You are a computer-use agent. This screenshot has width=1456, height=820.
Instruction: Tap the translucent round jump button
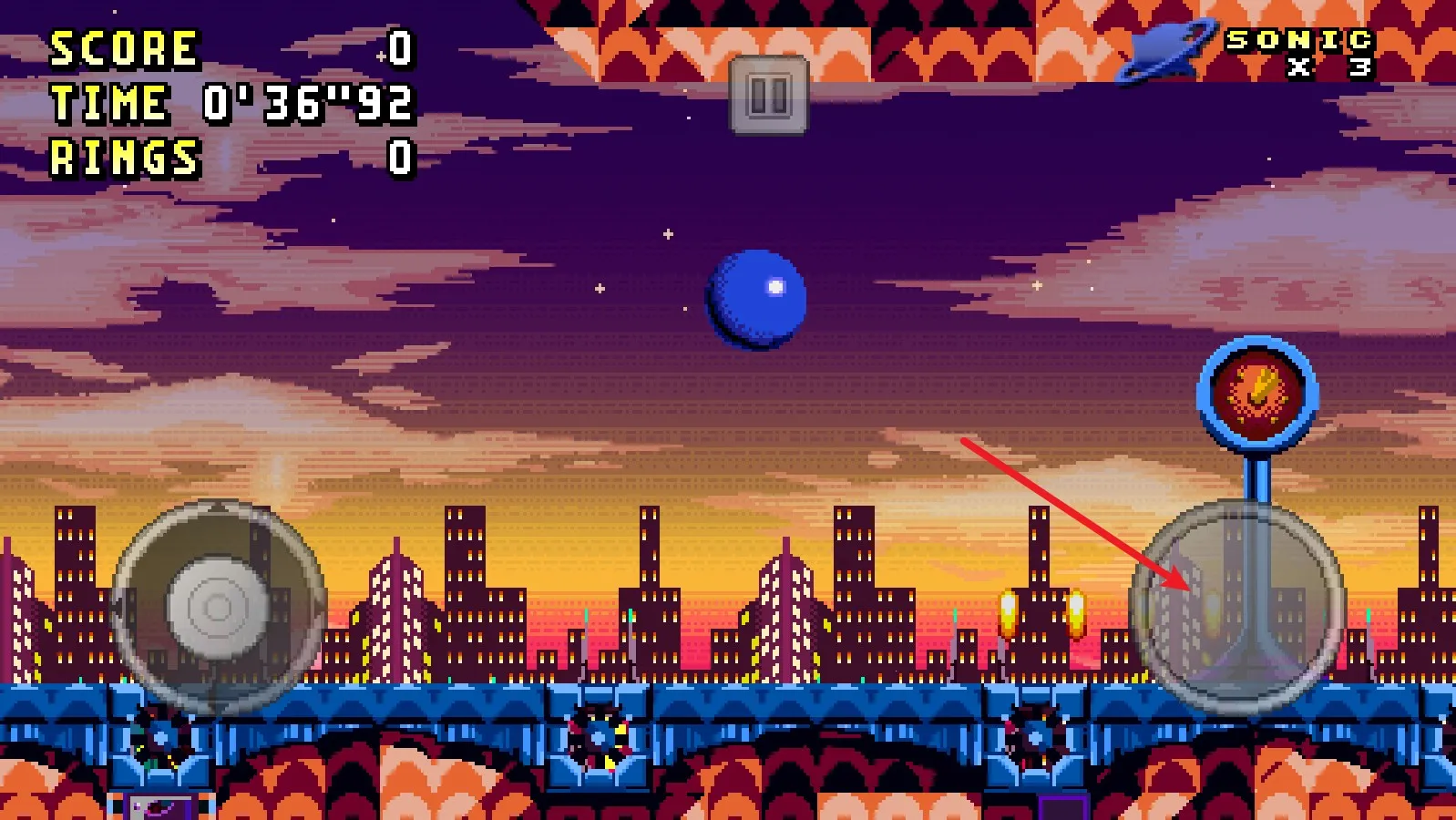tap(1237, 607)
